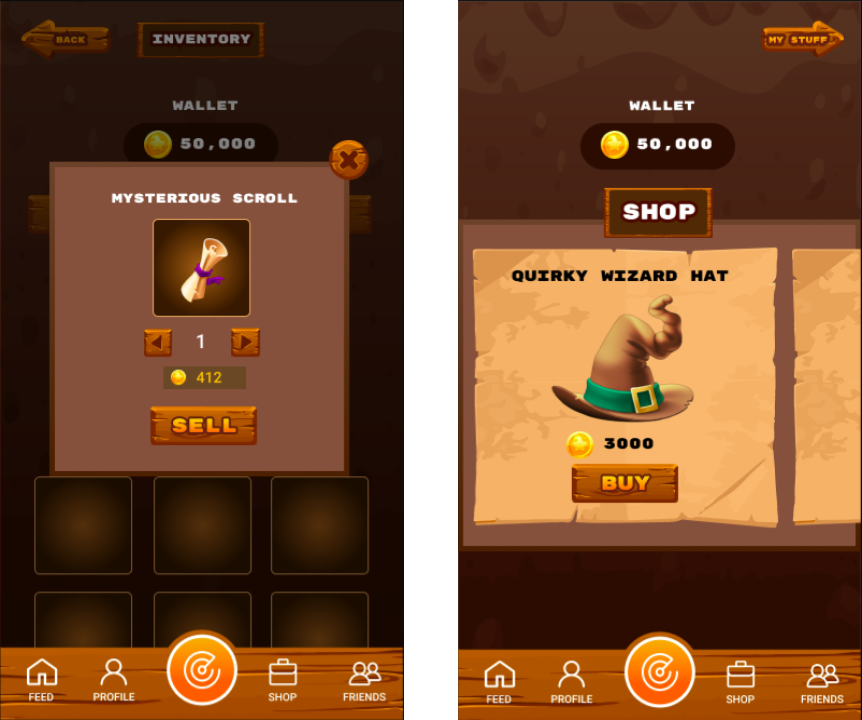
Task: Open My Stuff from the shop
Action: (802, 40)
